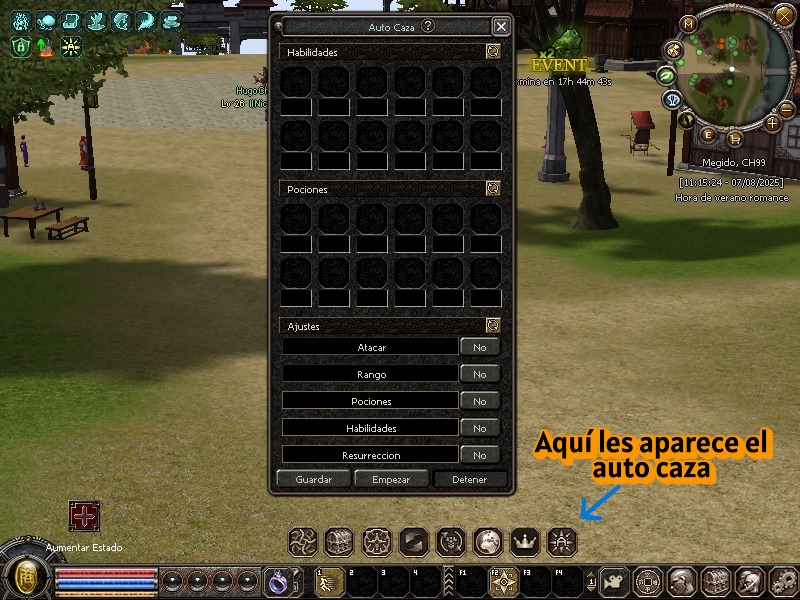This screenshot has height=600, width=800.
Task: Stop auto hunting with Detener
Action: point(470,479)
